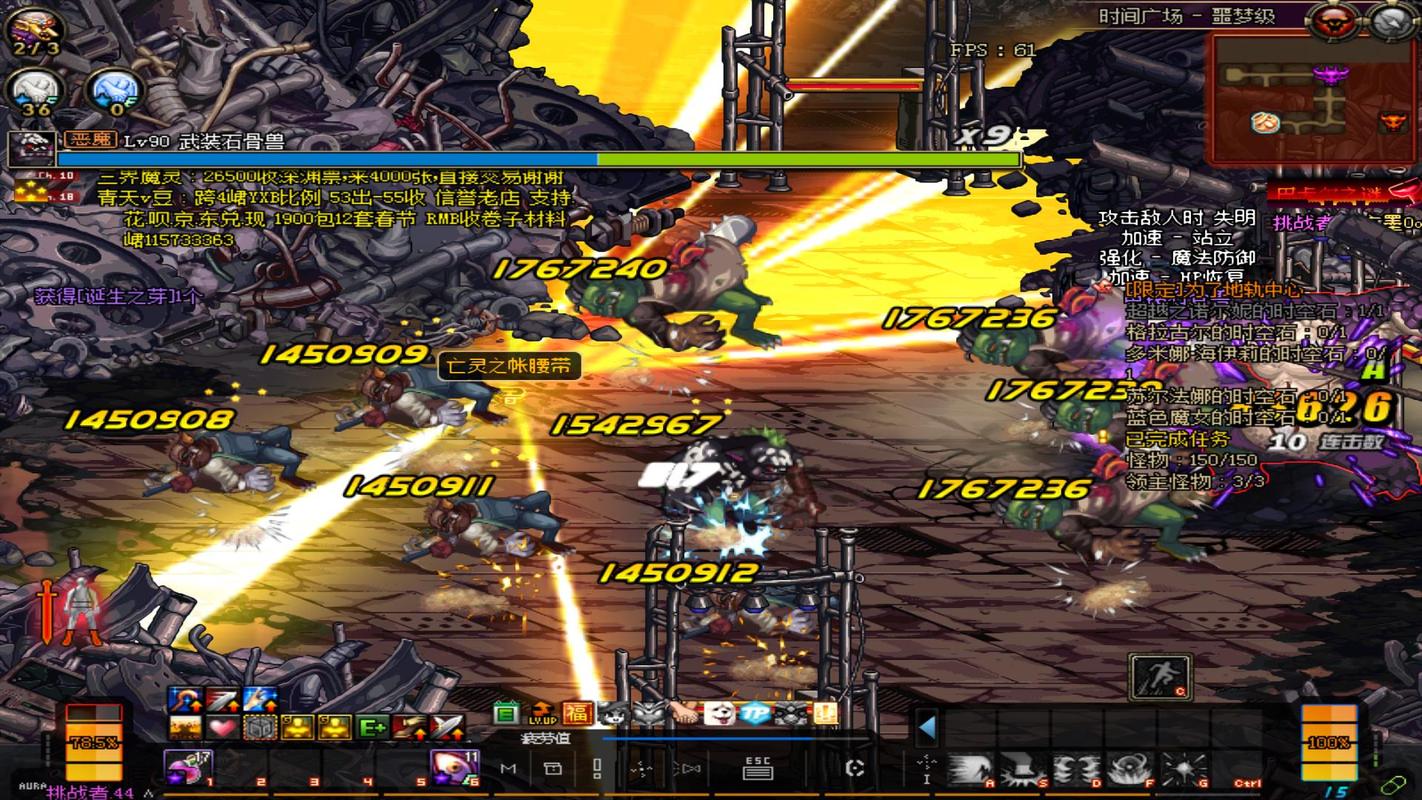Image resolution: width=1422 pixels, height=800 pixels.
Task: Click the green pill icon at bottom right
Action: [1394, 785]
